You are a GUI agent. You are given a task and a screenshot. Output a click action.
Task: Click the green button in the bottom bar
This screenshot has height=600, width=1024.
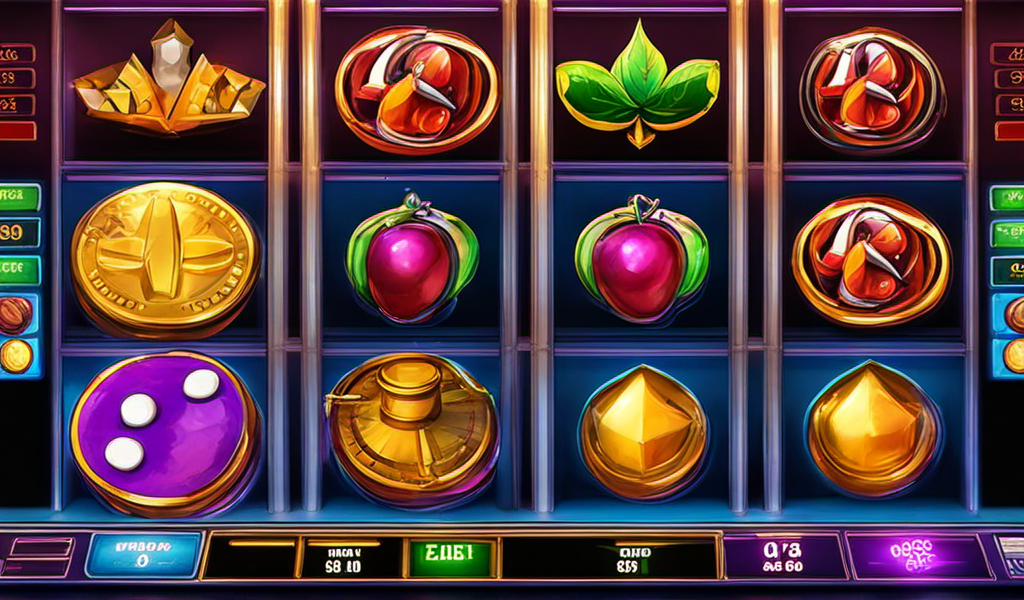click(449, 554)
